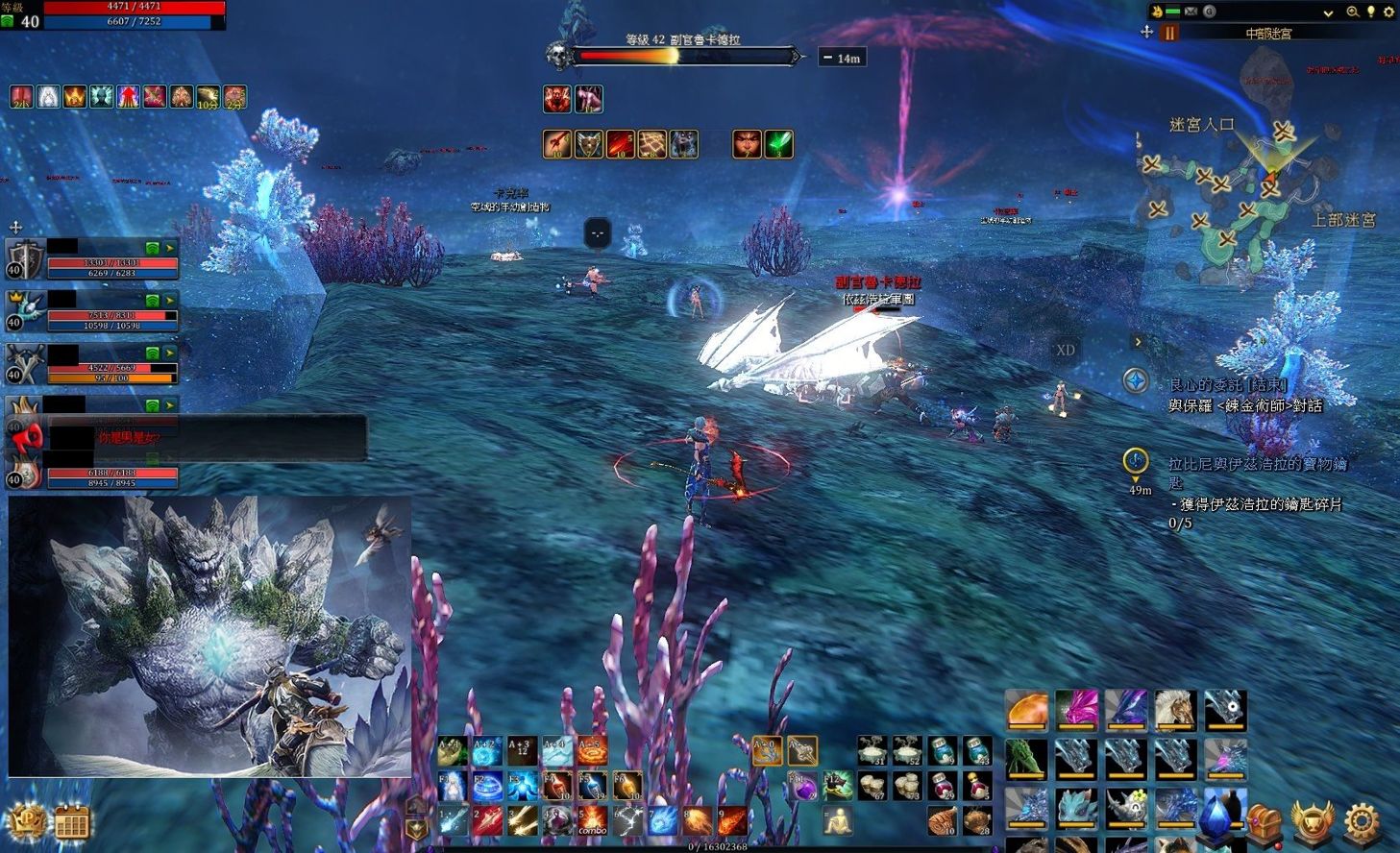Click the blue crystal menu button
The height and width of the screenshot is (853, 1400).
[1216, 816]
